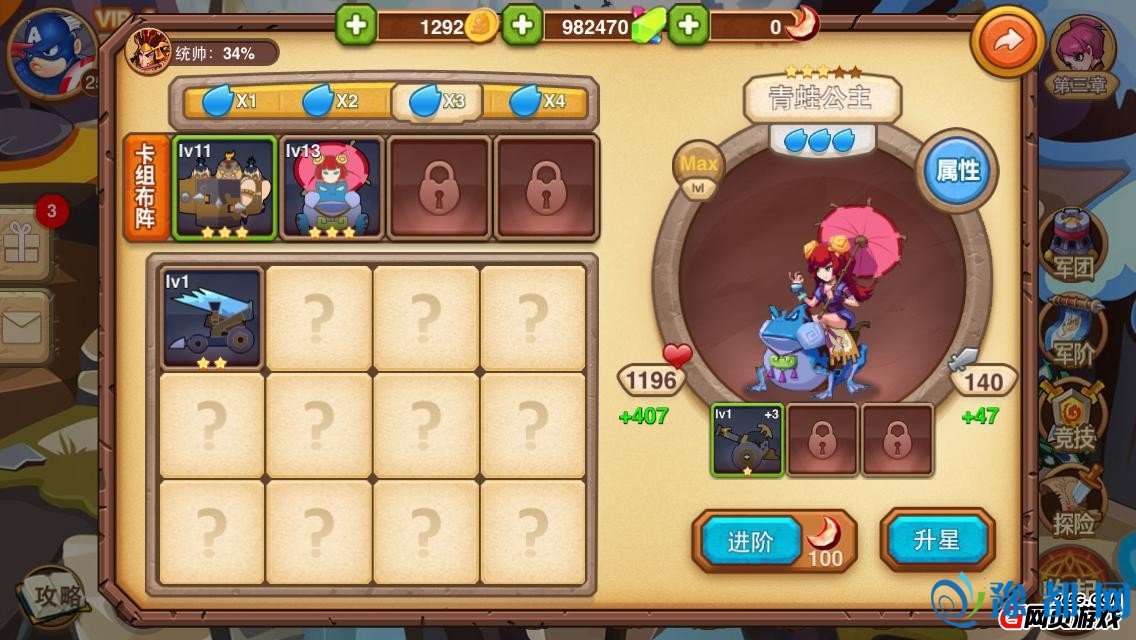The width and height of the screenshot is (1136, 640).
Task: Switch to the X2 water drop tab
Action: coord(331,101)
